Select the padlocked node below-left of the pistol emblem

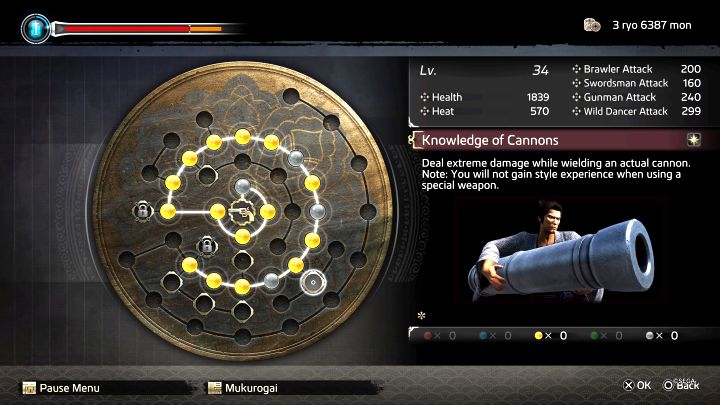coord(207,246)
